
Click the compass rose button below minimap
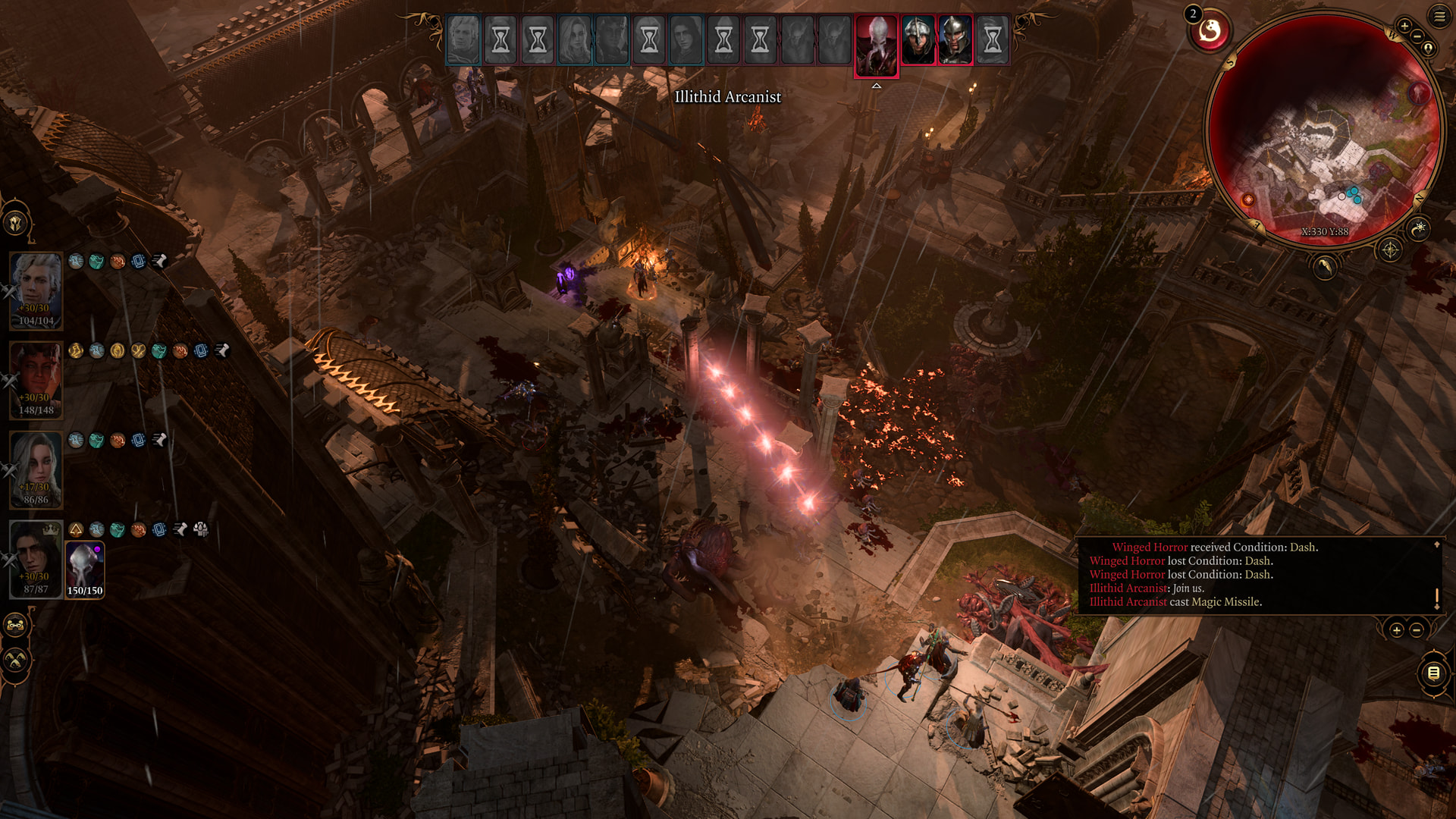1390,249
